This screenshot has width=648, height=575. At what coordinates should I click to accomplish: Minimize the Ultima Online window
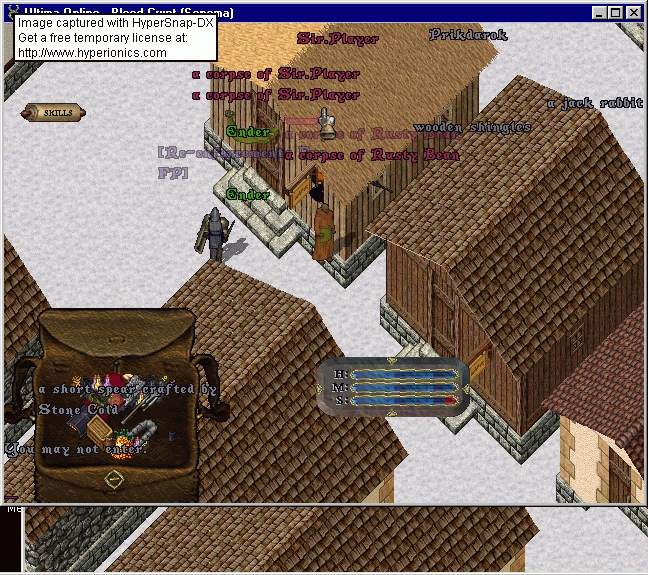coord(600,13)
